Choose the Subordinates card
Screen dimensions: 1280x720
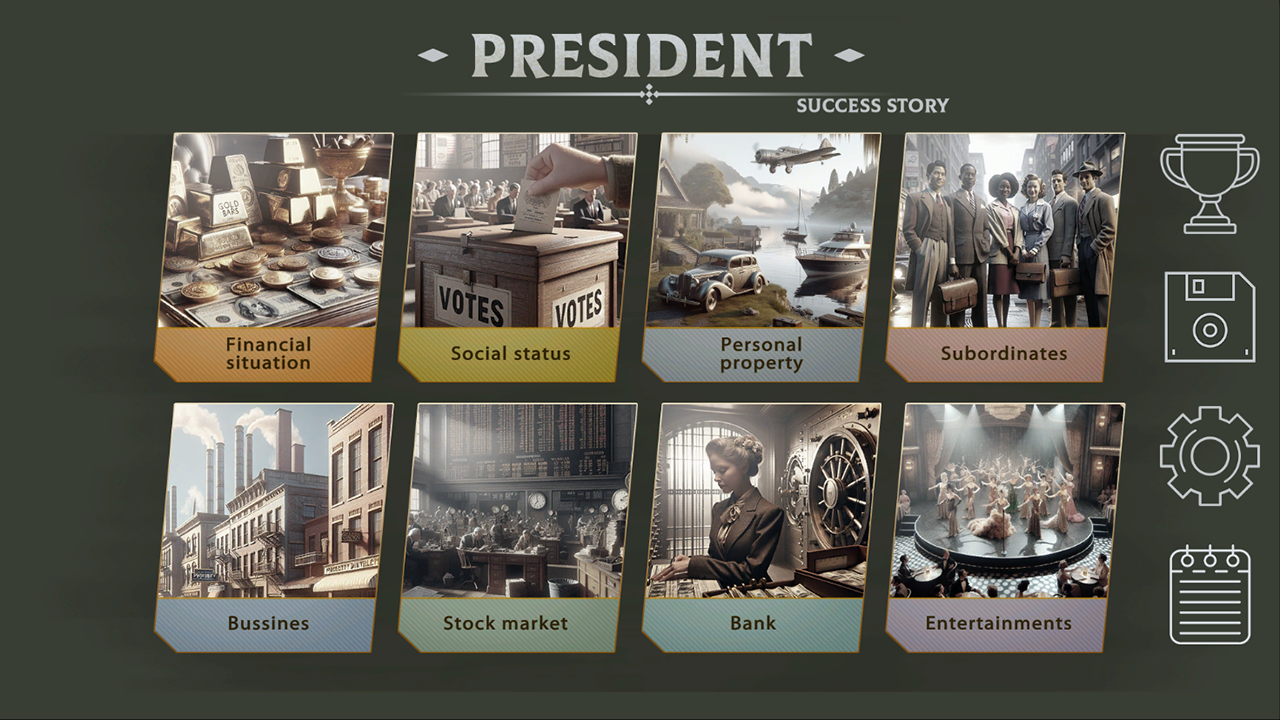(1005, 256)
